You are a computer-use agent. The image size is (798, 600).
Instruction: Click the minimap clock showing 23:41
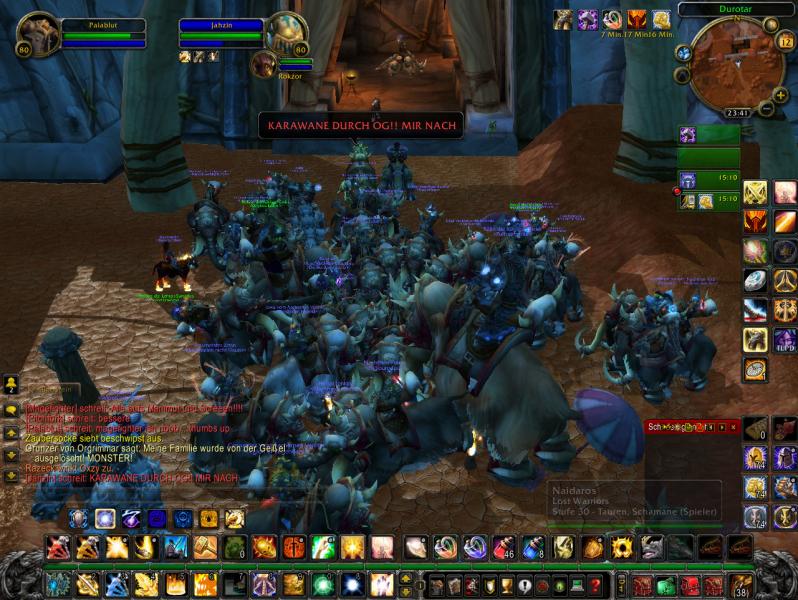pyautogui.click(x=738, y=114)
